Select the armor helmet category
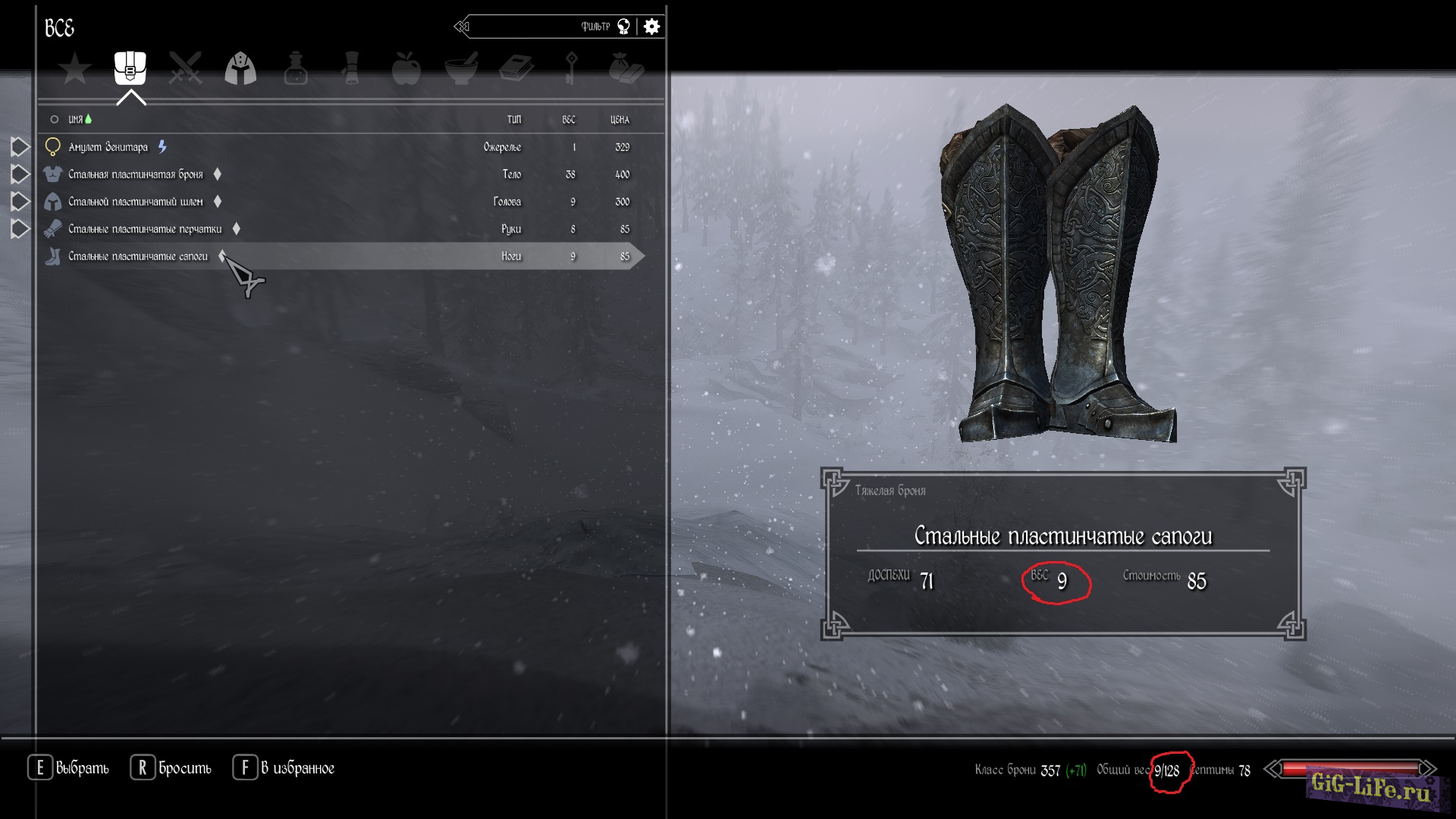Viewport: 1456px width, 819px height. [x=240, y=68]
